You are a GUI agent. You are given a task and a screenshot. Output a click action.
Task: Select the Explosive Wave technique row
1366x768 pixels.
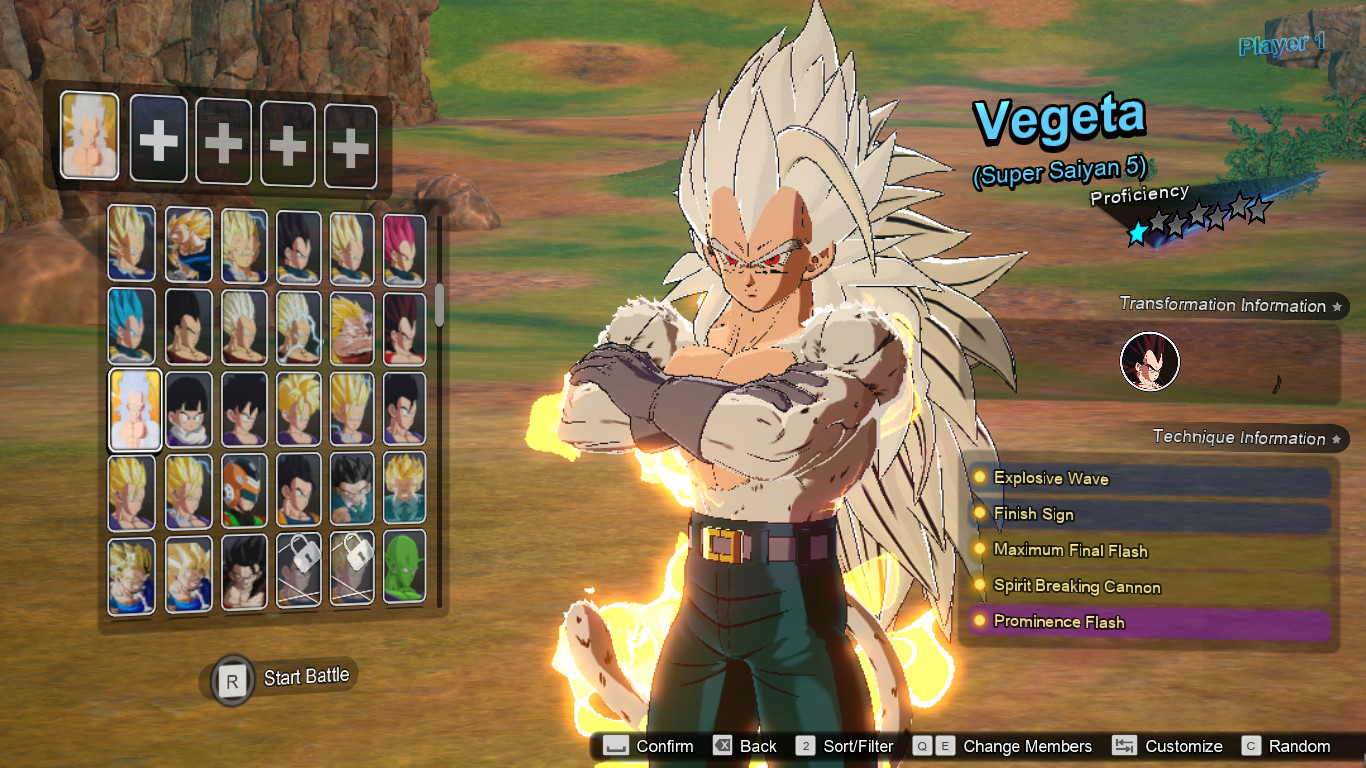tap(1148, 479)
